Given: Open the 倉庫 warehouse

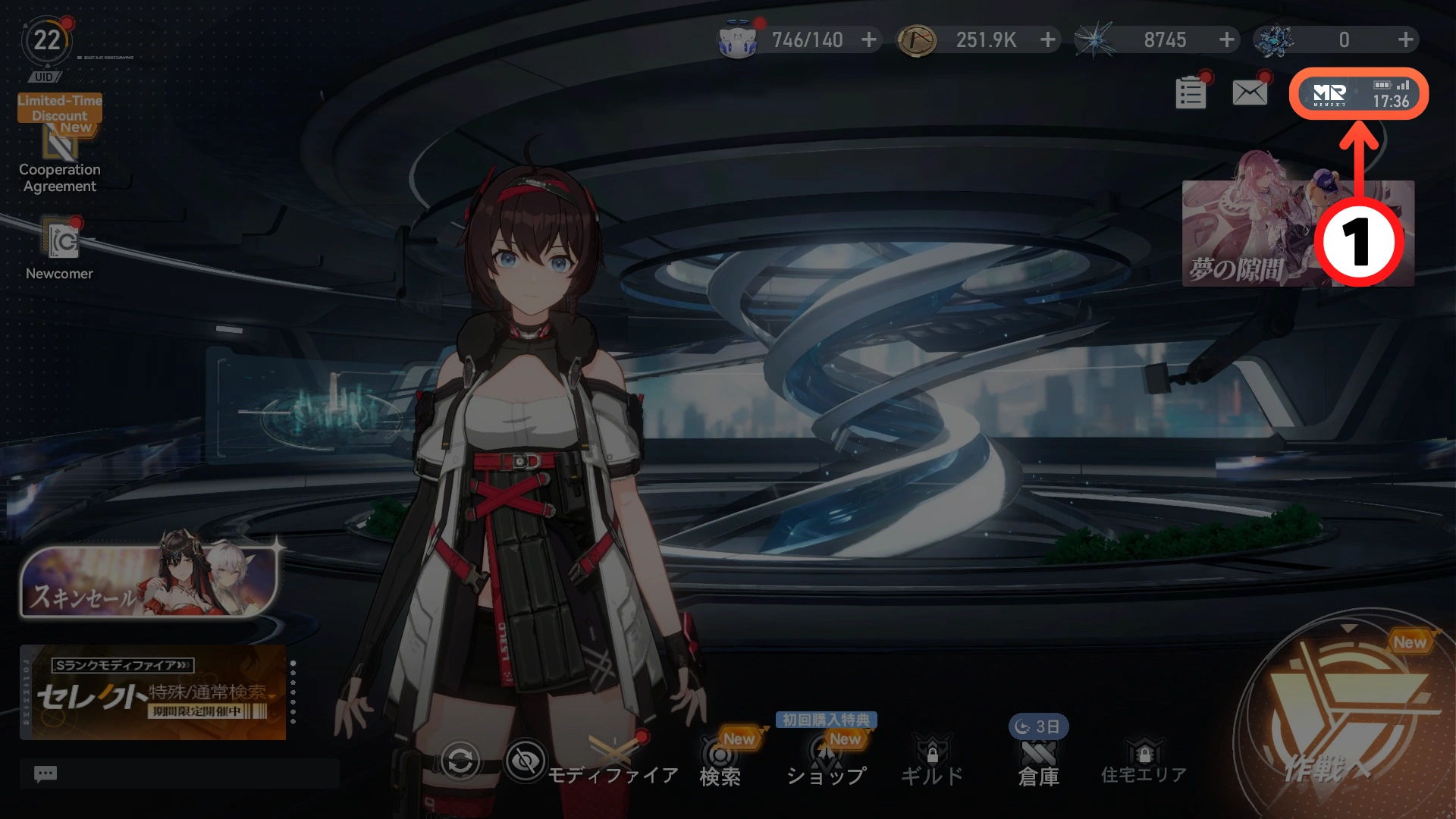Looking at the screenshot, I should click(1038, 761).
